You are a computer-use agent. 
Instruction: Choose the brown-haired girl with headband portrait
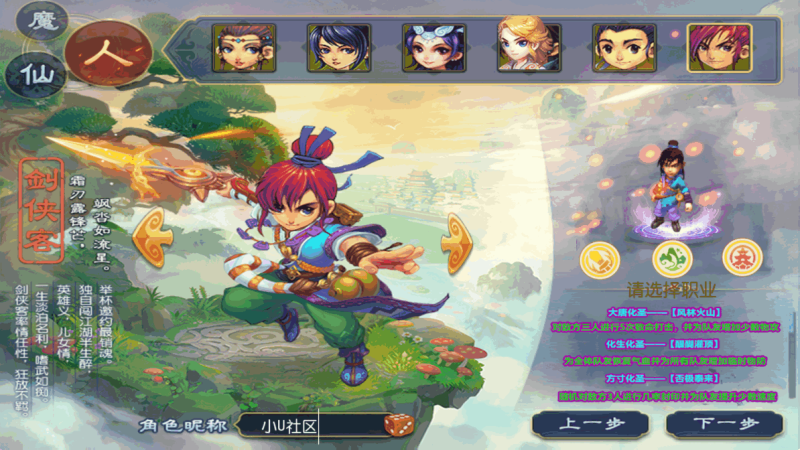[x=243, y=48]
